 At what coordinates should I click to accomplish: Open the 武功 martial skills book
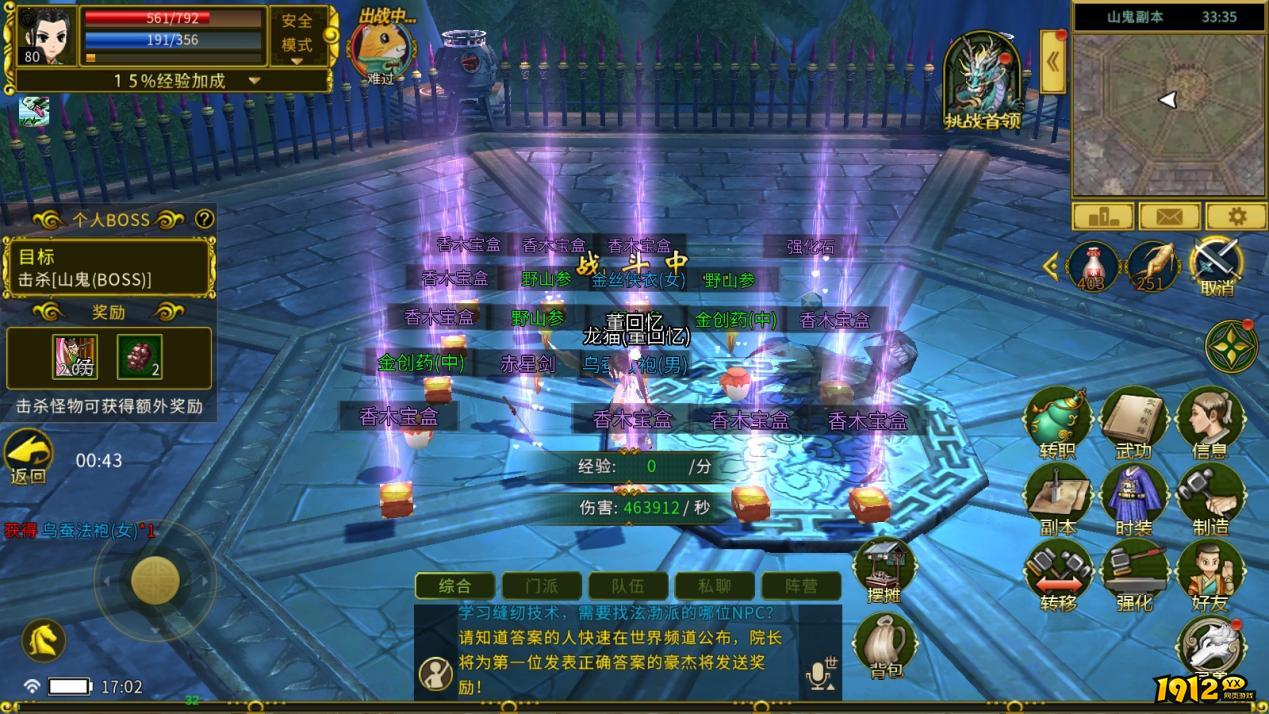1133,422
